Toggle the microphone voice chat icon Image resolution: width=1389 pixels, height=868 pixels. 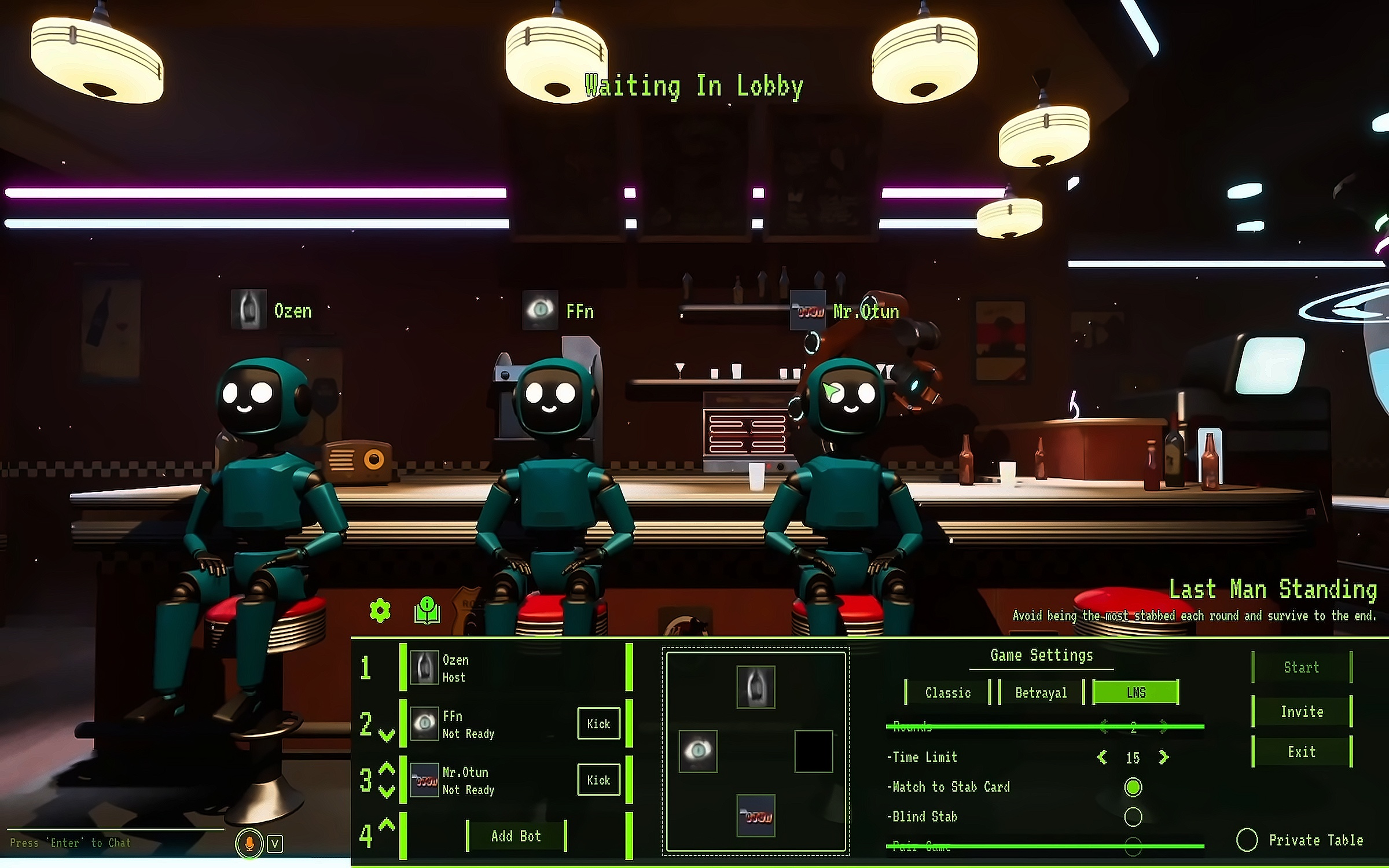(x=249, y=844)
